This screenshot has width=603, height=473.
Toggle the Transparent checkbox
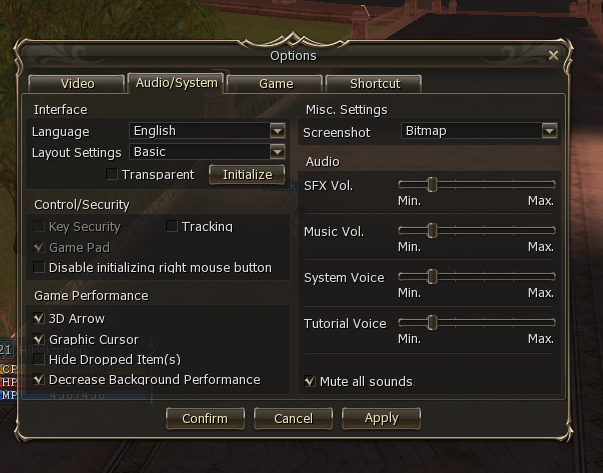click(x=112, y=175)
